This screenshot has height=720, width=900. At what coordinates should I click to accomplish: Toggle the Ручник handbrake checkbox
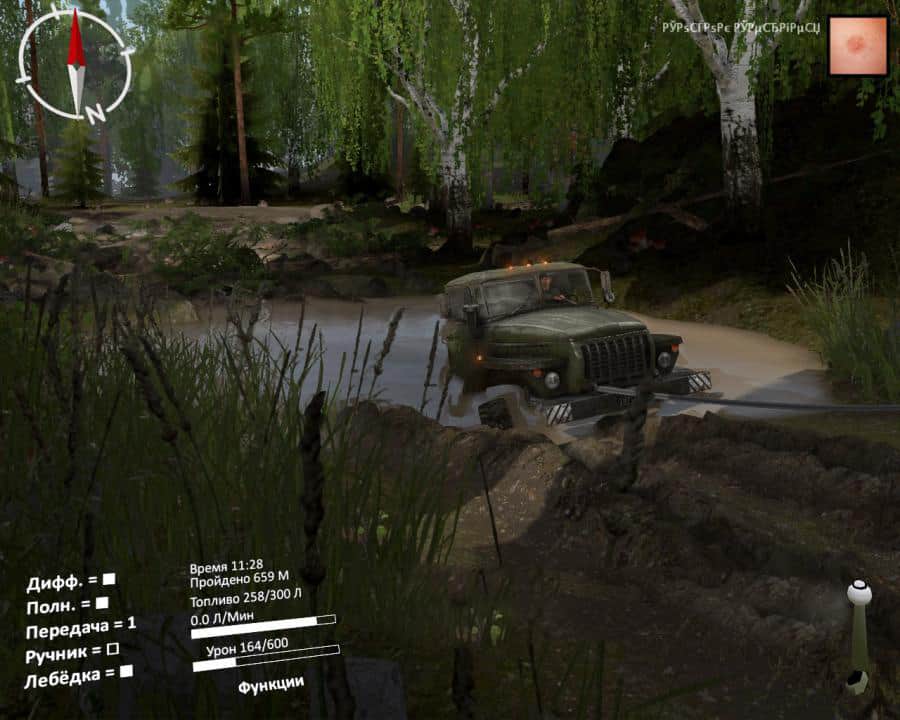112,650
